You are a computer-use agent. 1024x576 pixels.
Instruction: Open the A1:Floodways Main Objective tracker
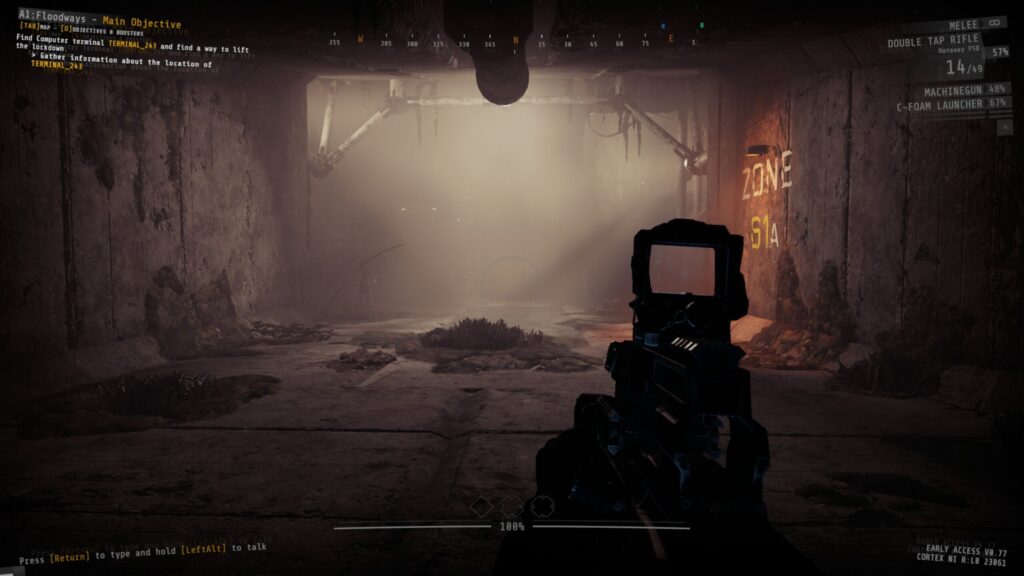[99, 23]
